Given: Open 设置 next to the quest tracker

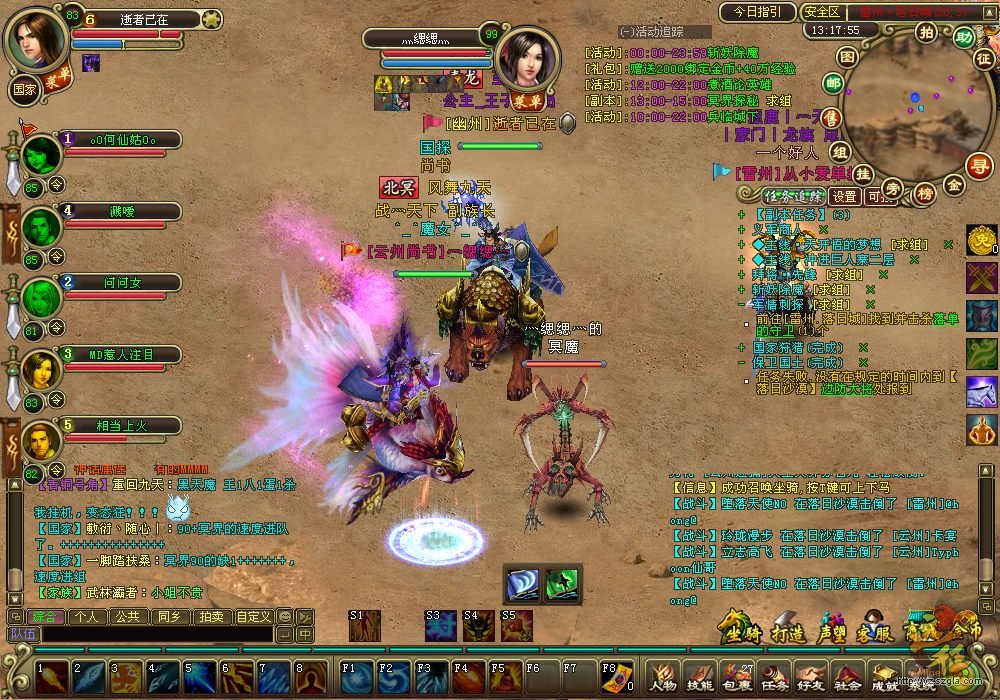Looking at the screenshot, I should (846, 196).
